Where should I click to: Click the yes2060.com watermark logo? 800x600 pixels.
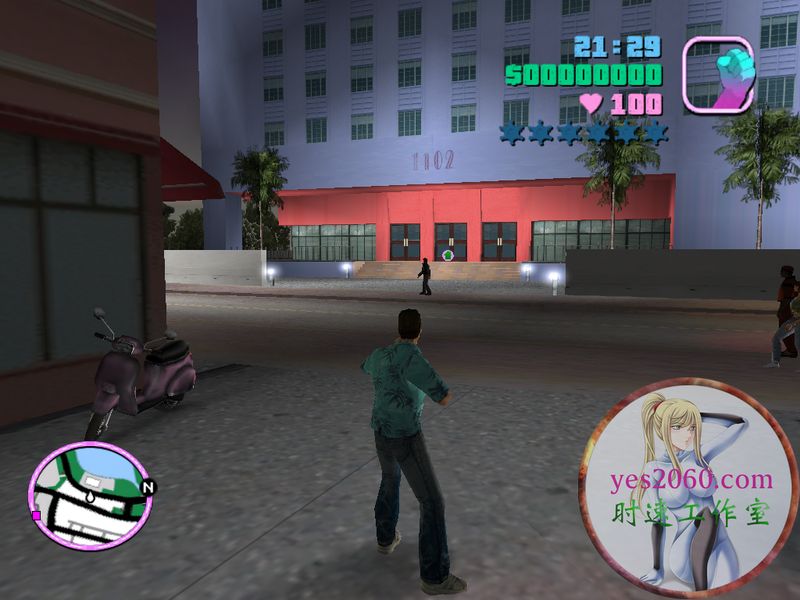[x=690, y=487]
